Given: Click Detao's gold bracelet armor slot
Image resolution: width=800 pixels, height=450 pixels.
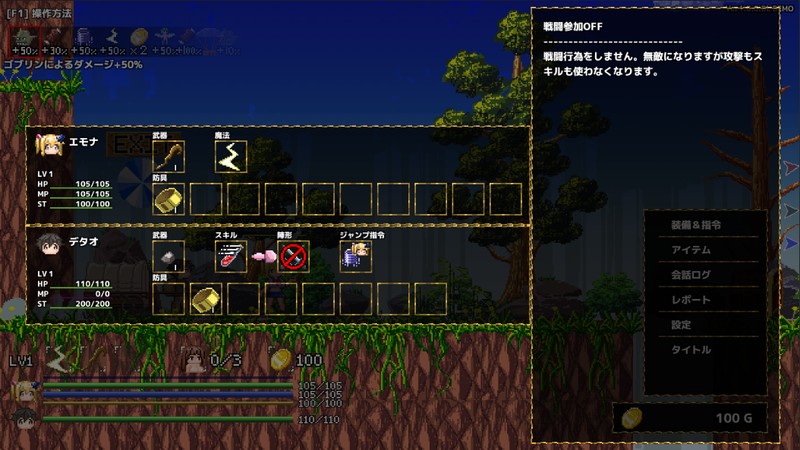Looking at the screenshot, I should (206, 298).
